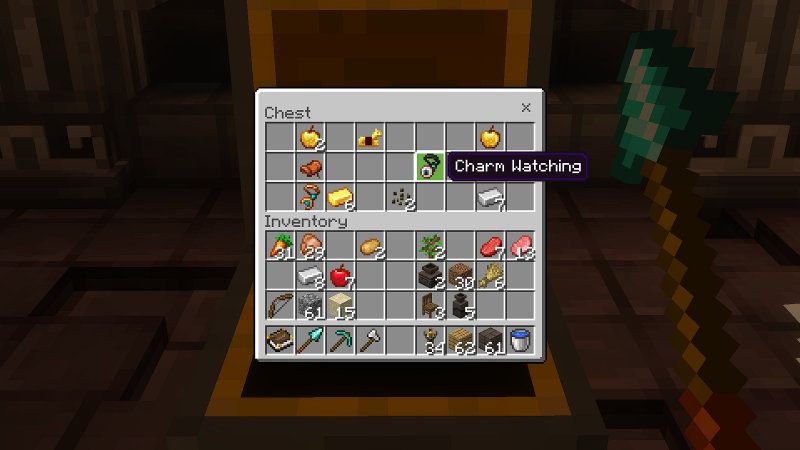Select the torch stack in hotbar
The image size is (800, 450).
[x=430, y=341]
